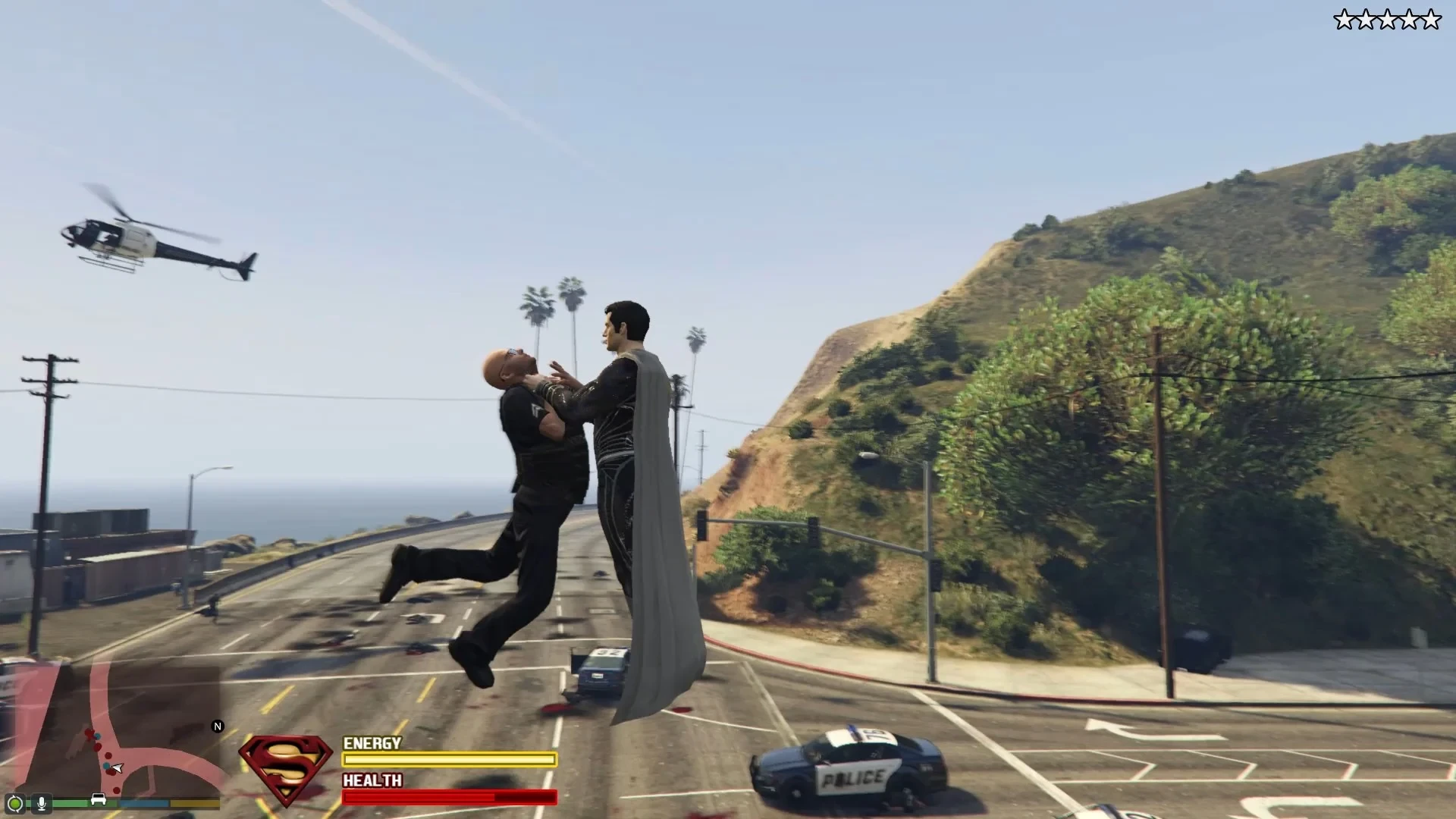The image size is (1456, 819).
Task: Click the HEALTH label
Action: tap(371, 780)
